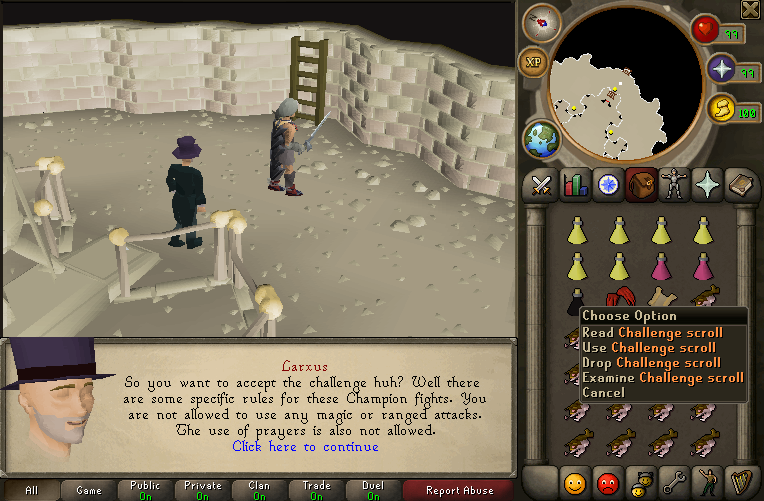Select Examine Challenge scroll option

(662, 378)
